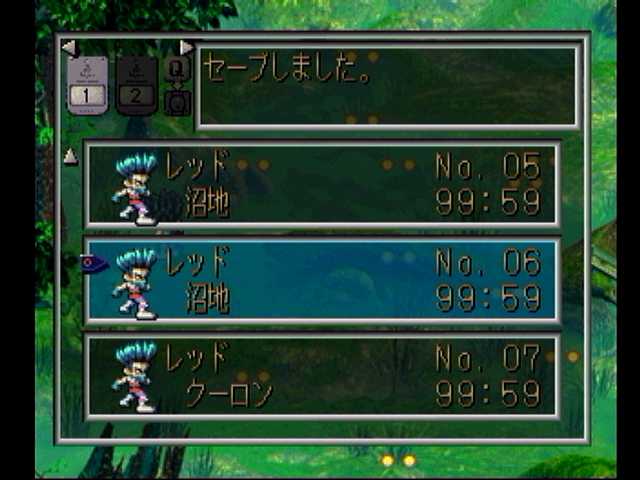Click the left arrow above the memory cards
The height and width of the screenshot is (480, 640).
[x=68, y=47]
